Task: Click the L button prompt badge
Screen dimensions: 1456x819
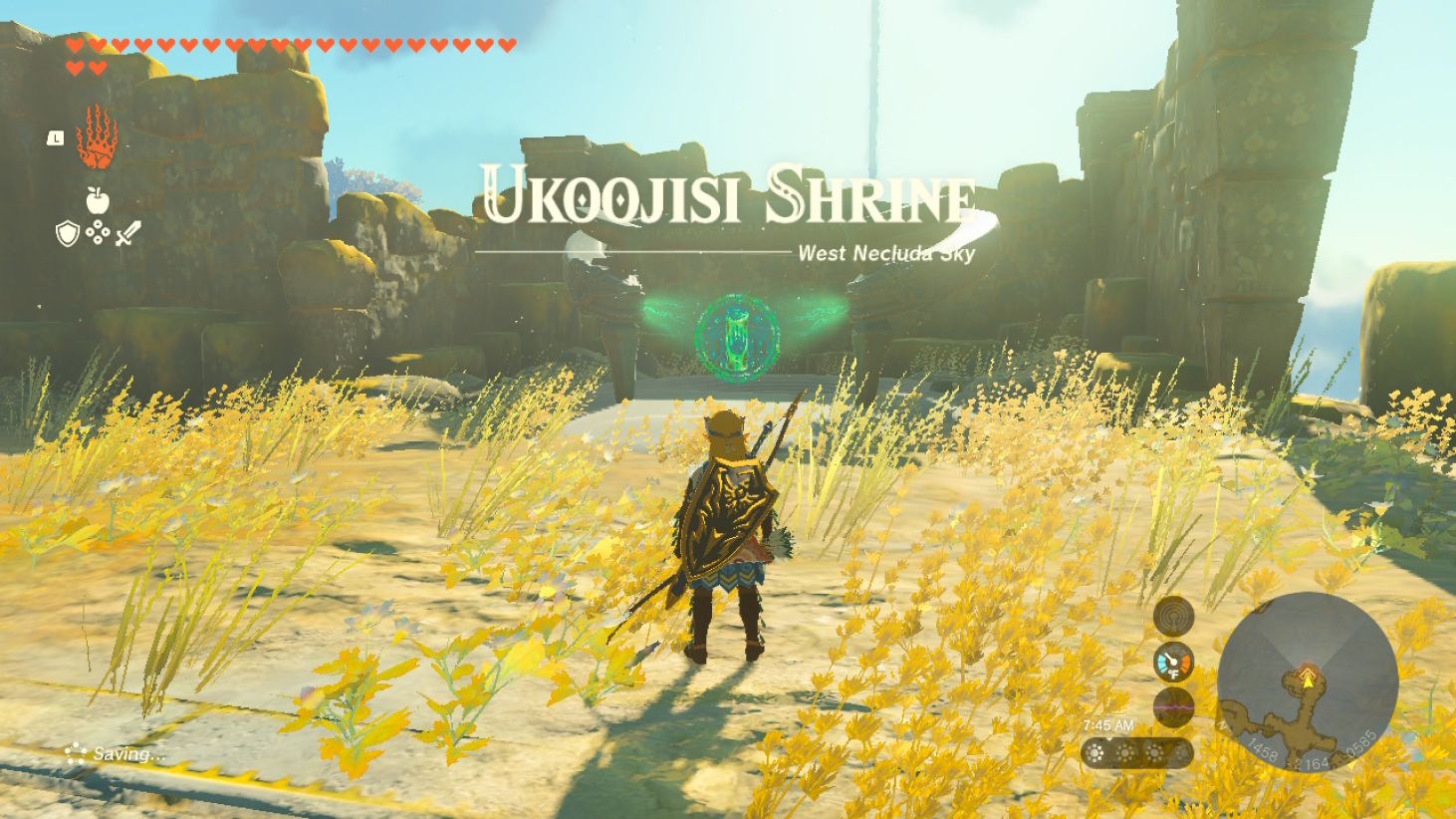Action: (x=55, y=138)
